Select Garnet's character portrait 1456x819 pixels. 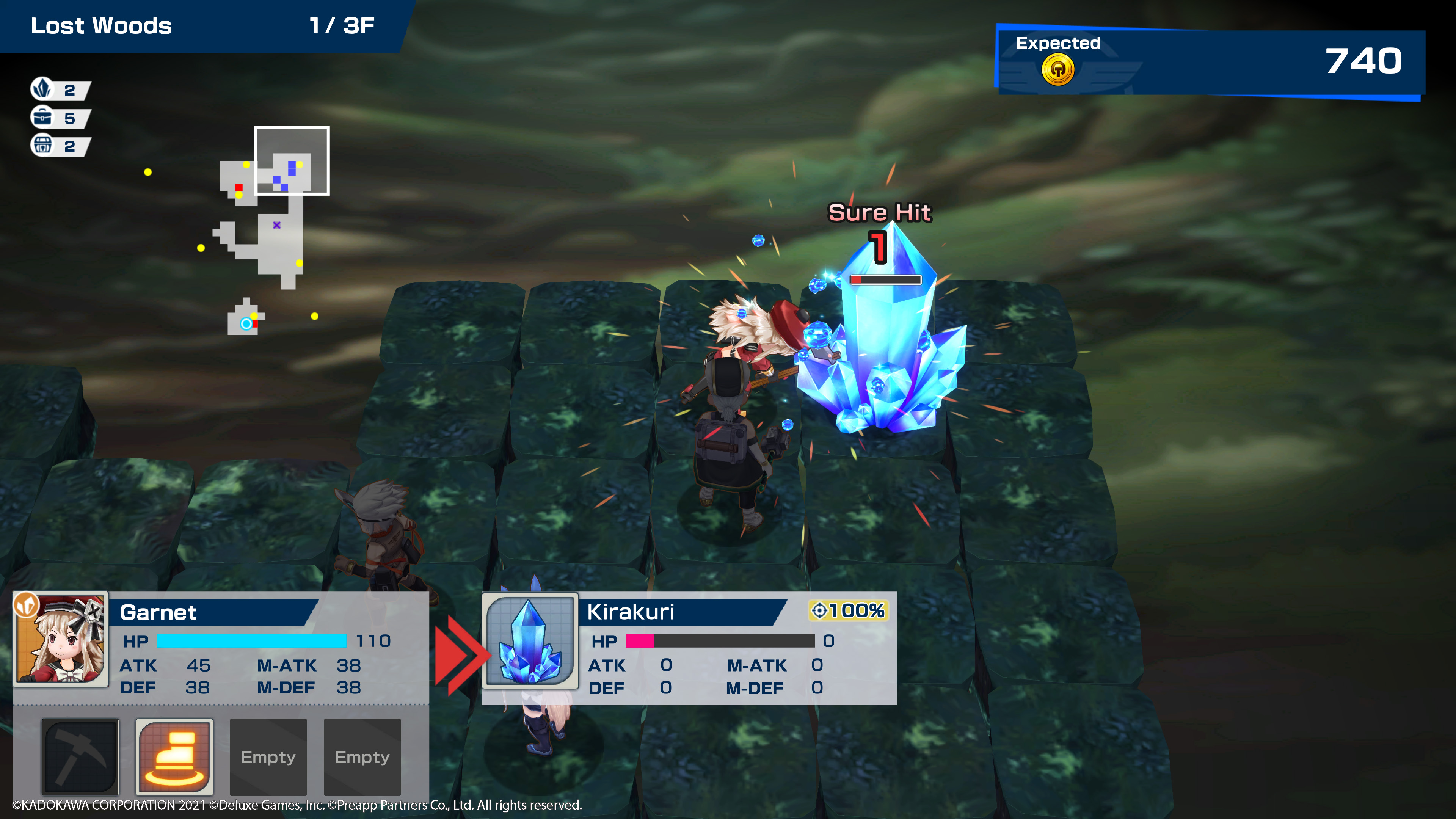coord(61,639)
